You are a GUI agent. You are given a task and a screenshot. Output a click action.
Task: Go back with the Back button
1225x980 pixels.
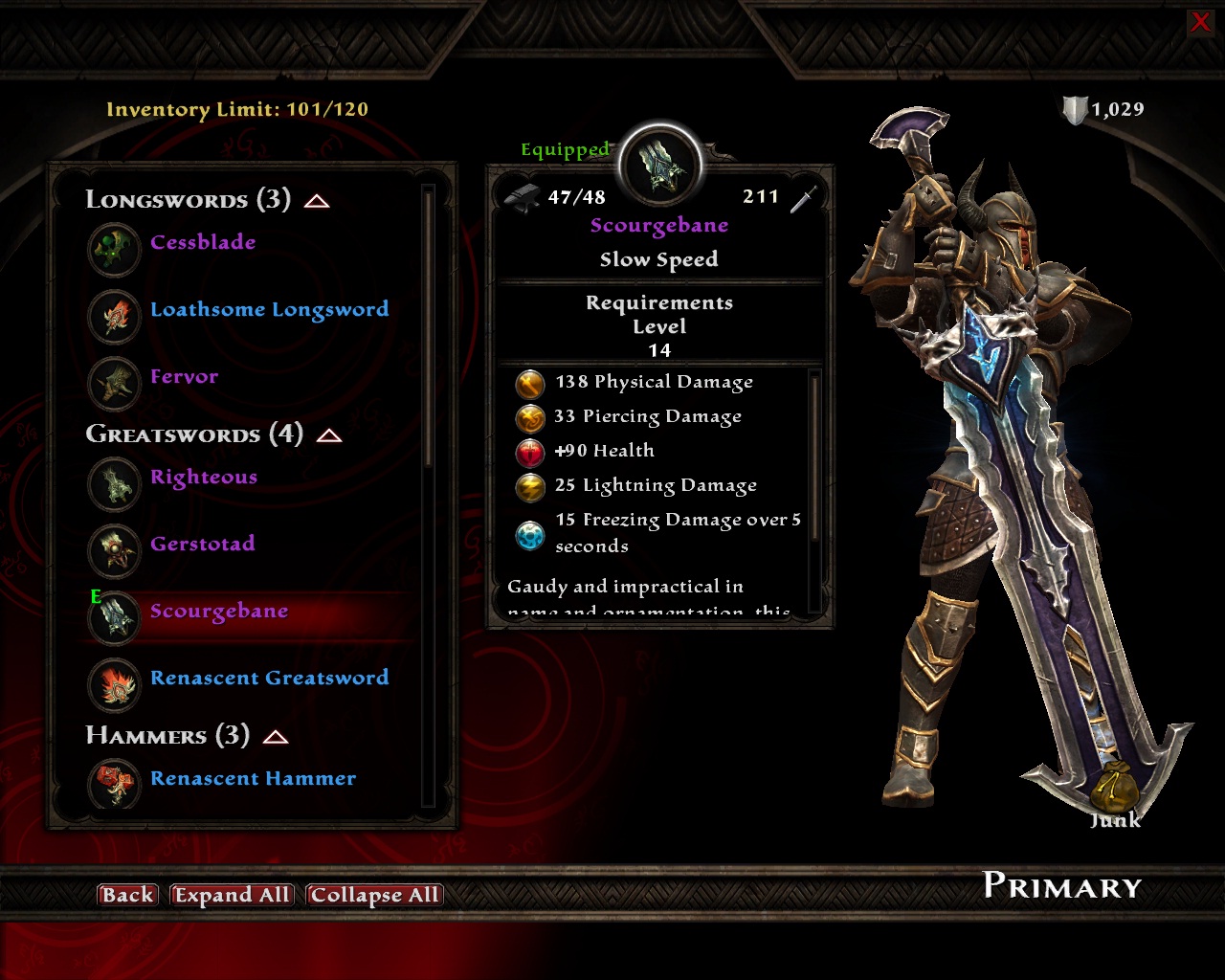tap(127, 895)
